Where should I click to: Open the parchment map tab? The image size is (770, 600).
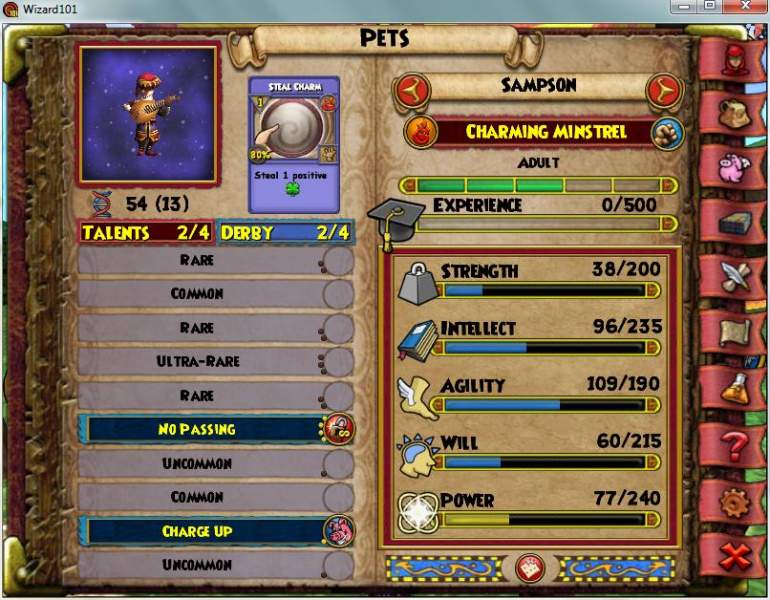pyautogui.click(x=735, y=331)
